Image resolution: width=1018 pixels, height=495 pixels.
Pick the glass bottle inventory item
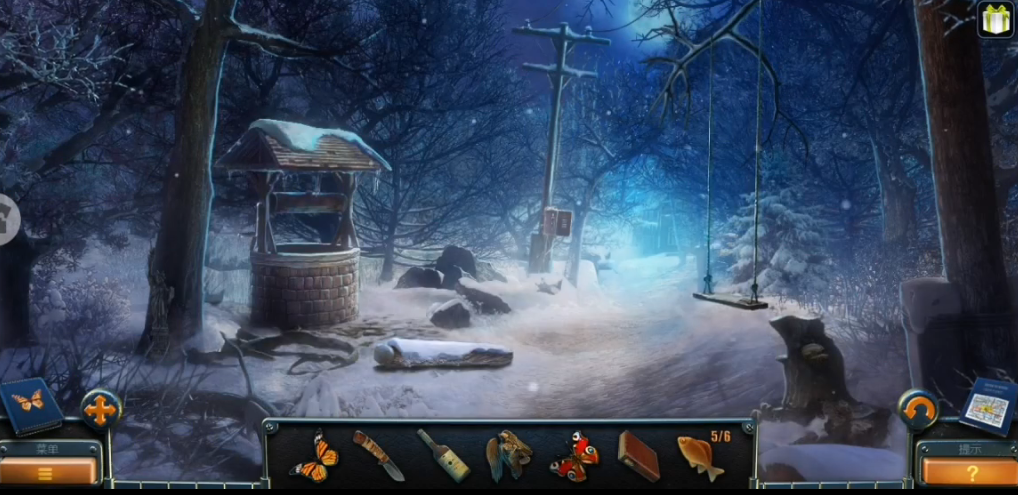point(443,455)
